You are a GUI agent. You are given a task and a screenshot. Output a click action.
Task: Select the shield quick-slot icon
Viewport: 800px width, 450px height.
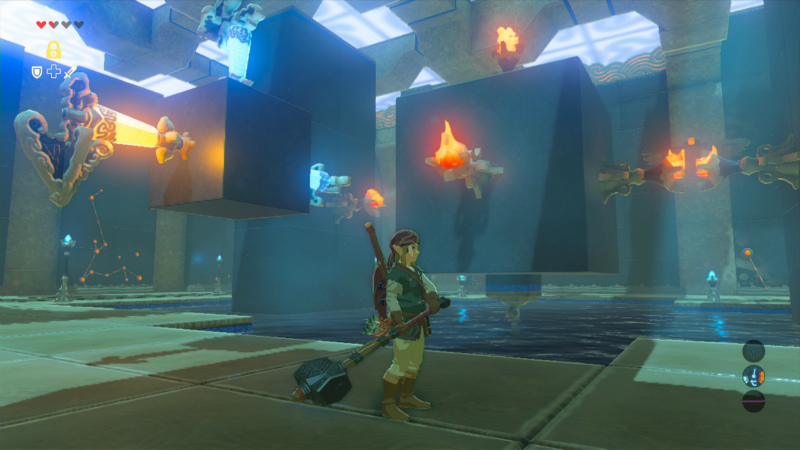tap(37, 72)
